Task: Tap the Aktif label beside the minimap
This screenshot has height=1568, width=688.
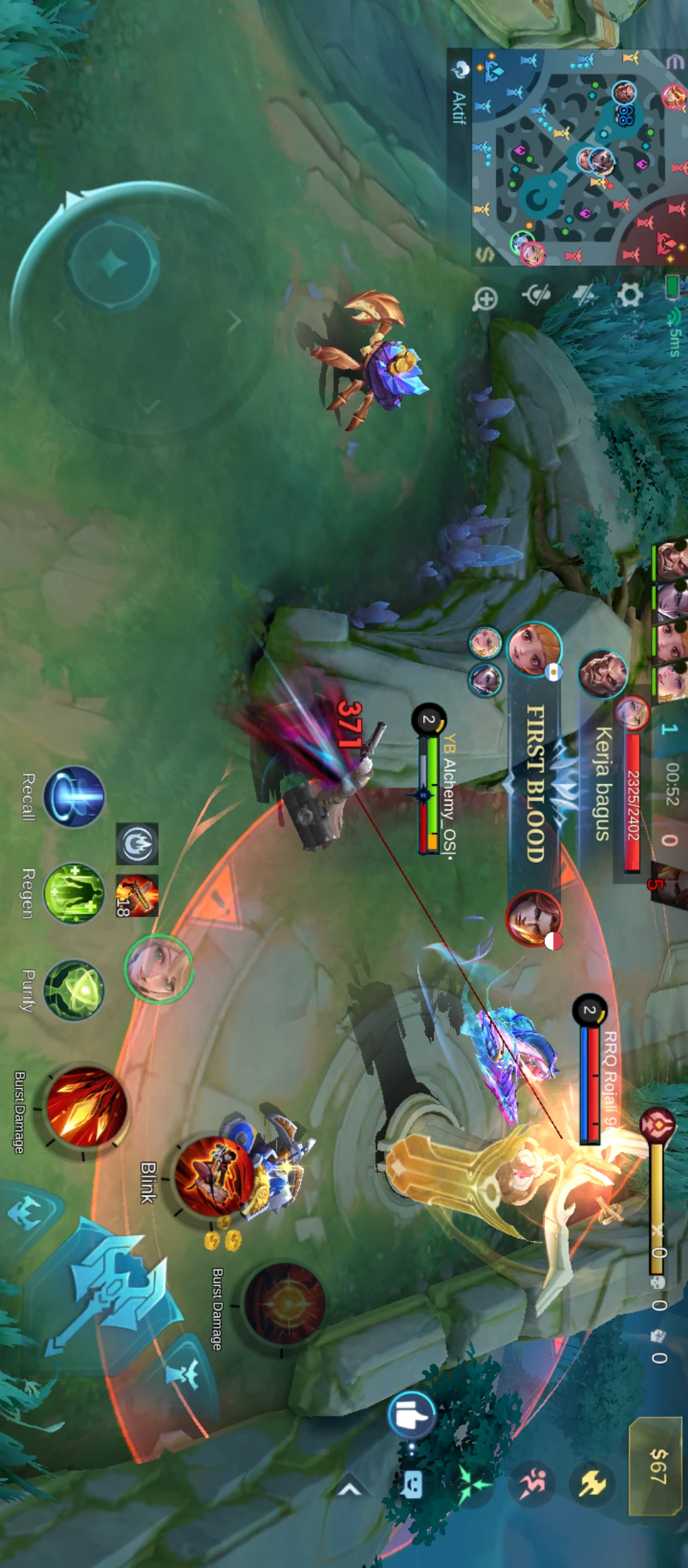Action: click(459, 108)
